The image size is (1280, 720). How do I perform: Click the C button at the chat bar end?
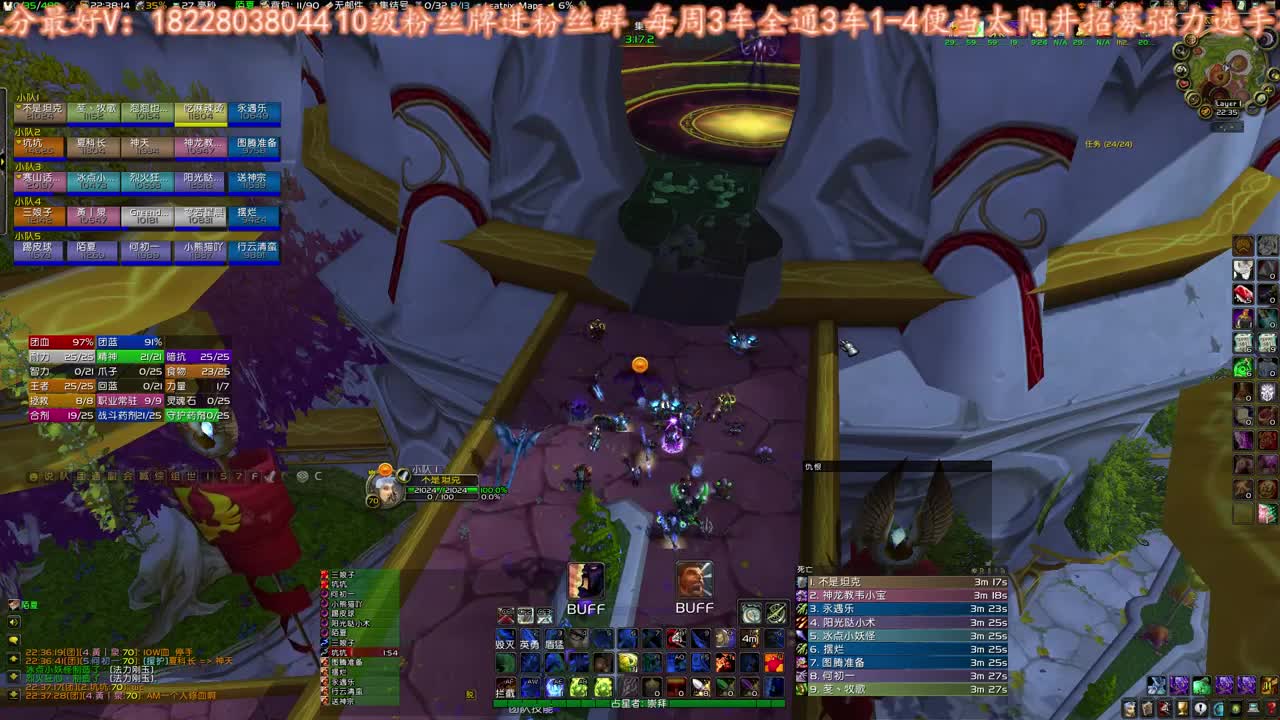point(318,476)
